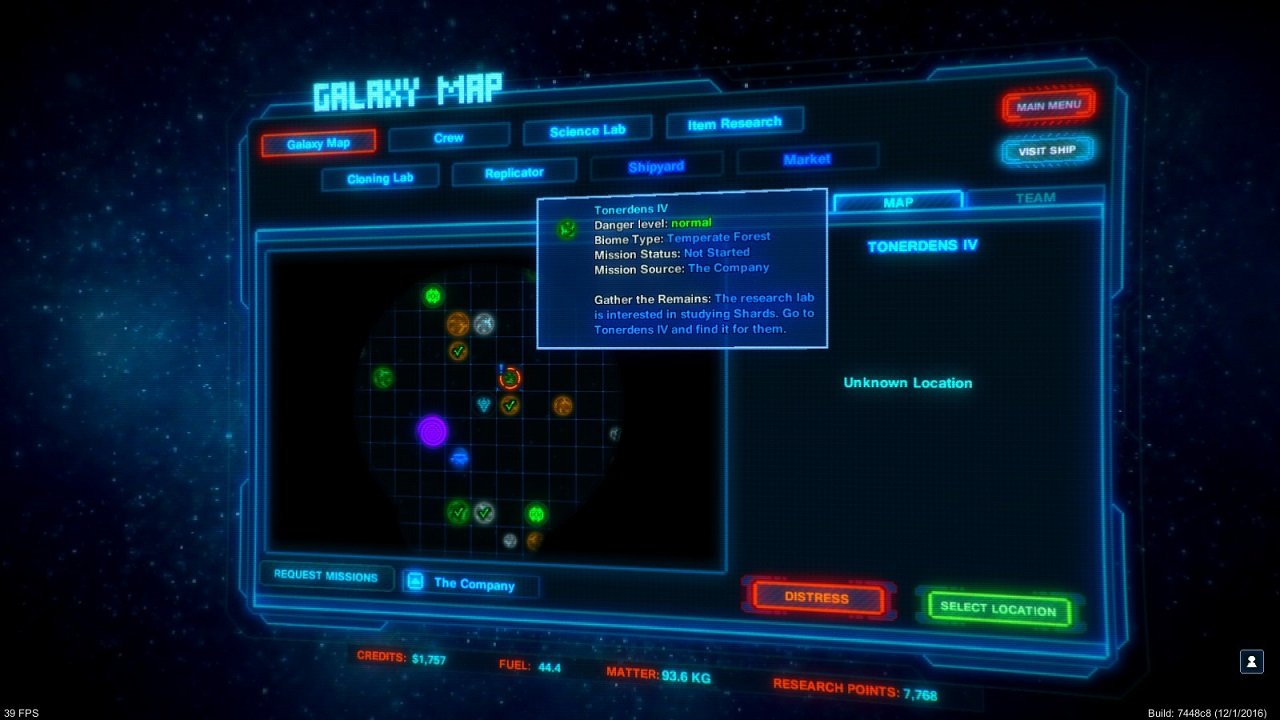Screen dimensions: 1280x720
Task: Switch to the Market tab
Action: pos(806,157)
